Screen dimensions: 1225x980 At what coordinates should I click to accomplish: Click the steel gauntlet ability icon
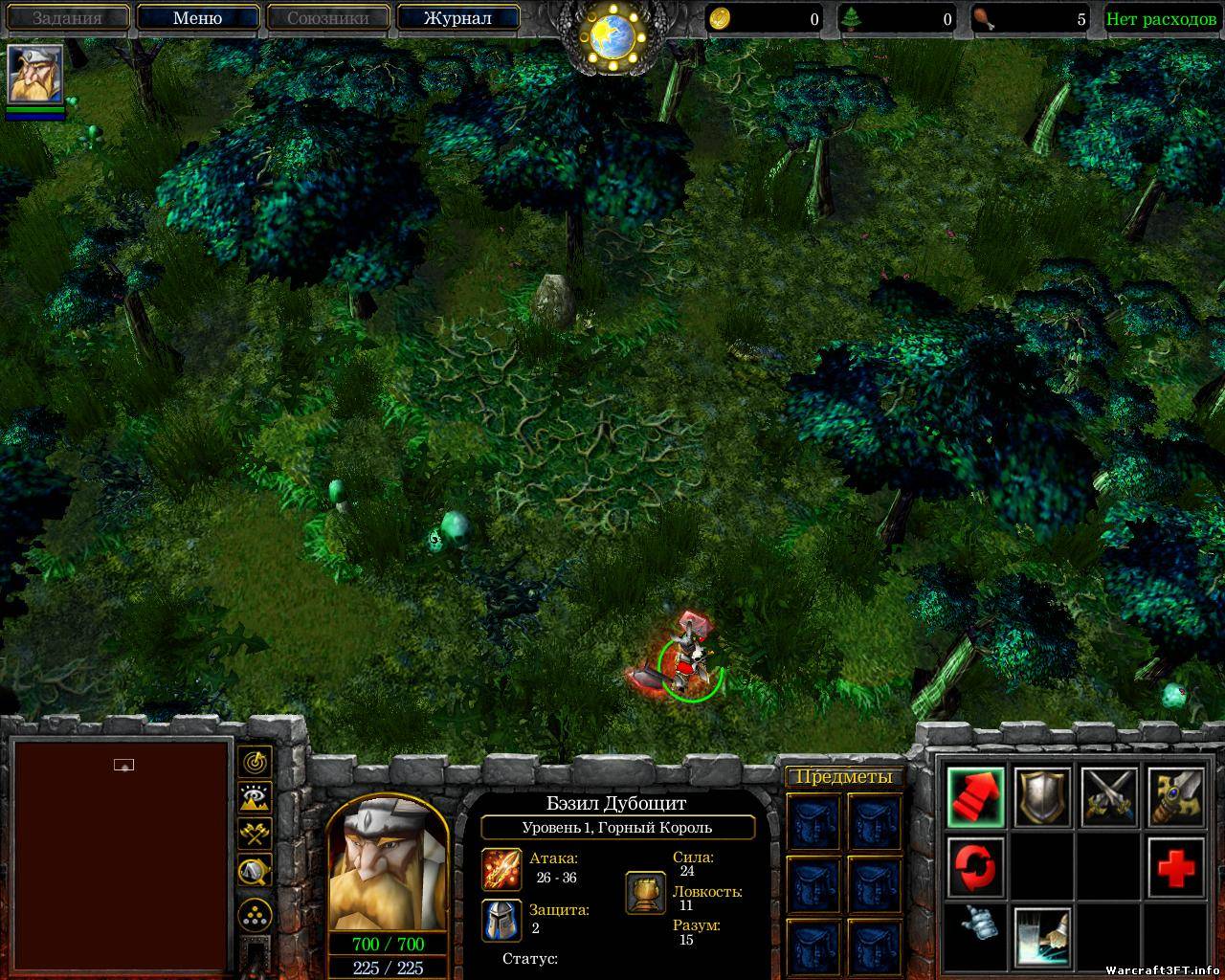coord(976,930)
